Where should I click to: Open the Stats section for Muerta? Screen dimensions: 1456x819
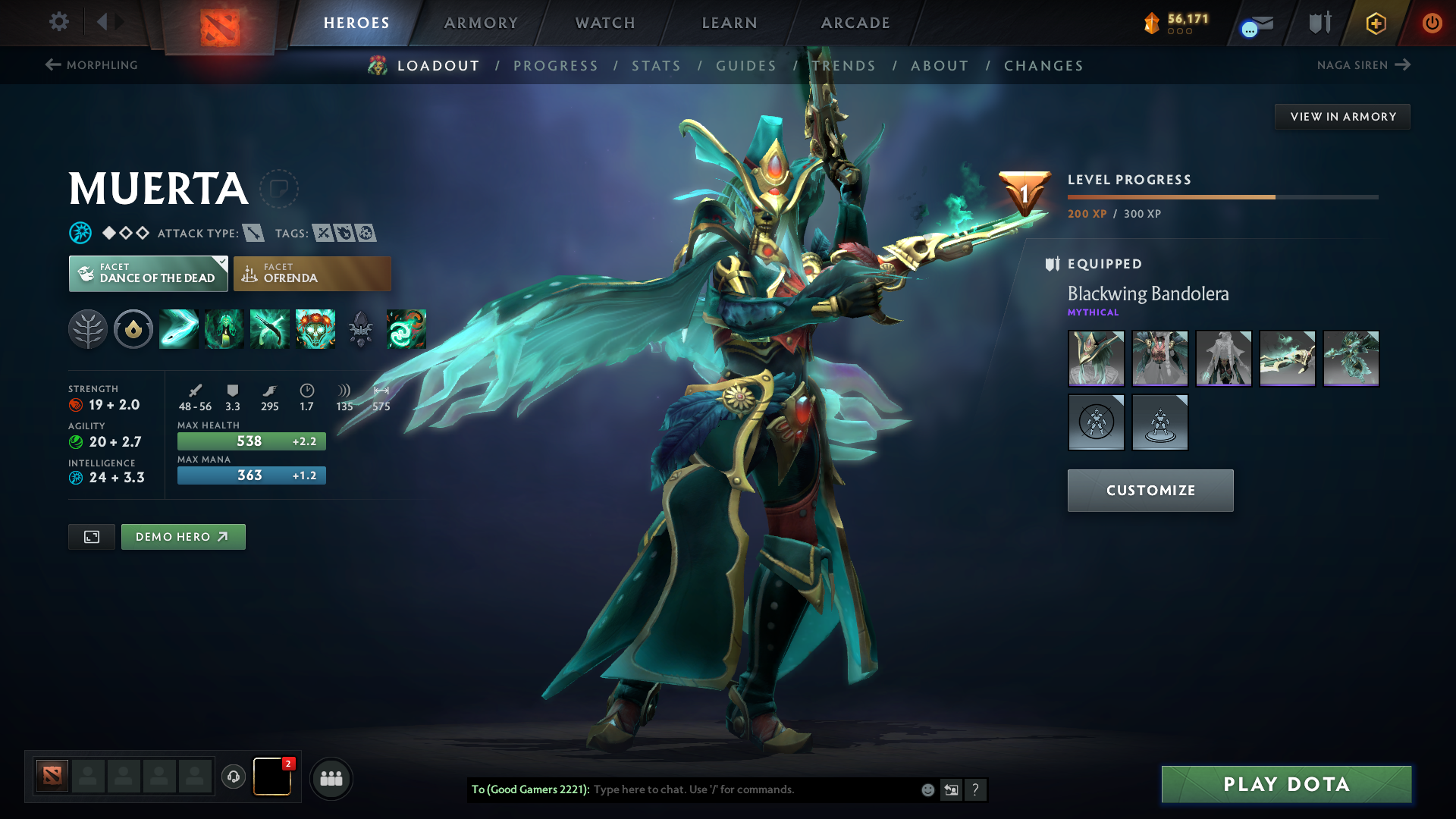[657, 66]
